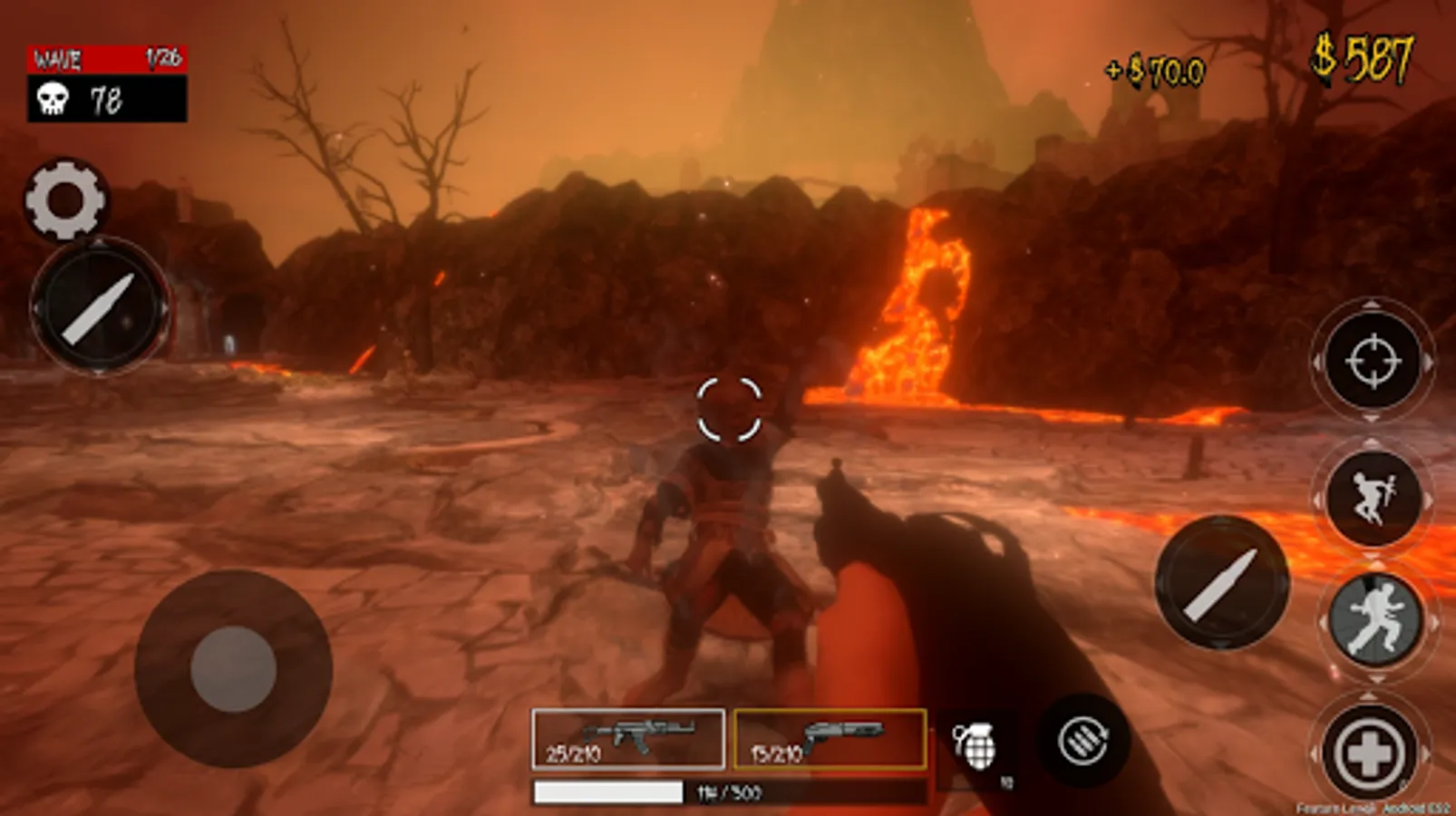Select the shotgun weapon slot
The image size is (1456, 816).
830,740
